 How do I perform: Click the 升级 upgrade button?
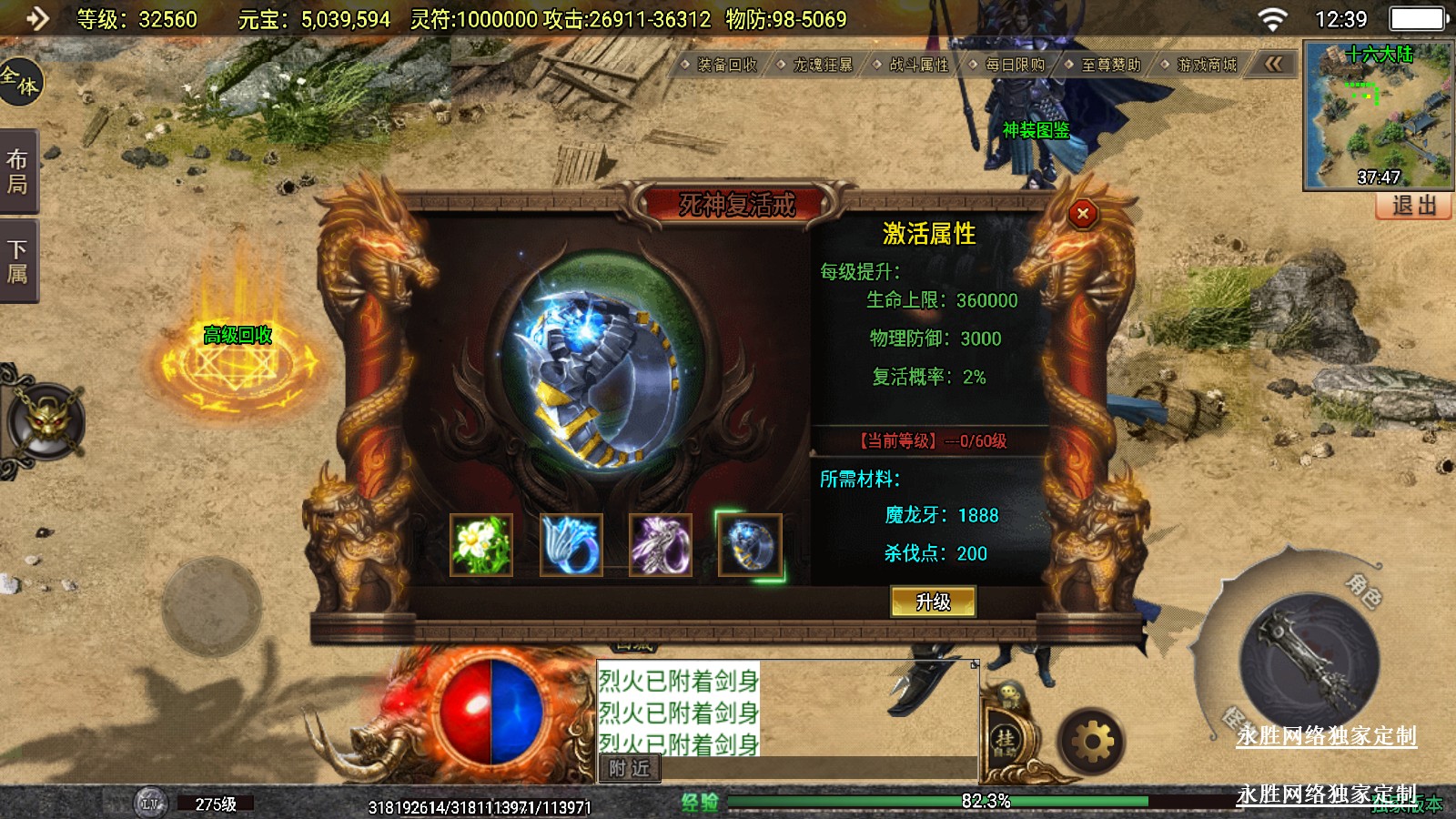point(933,602)
